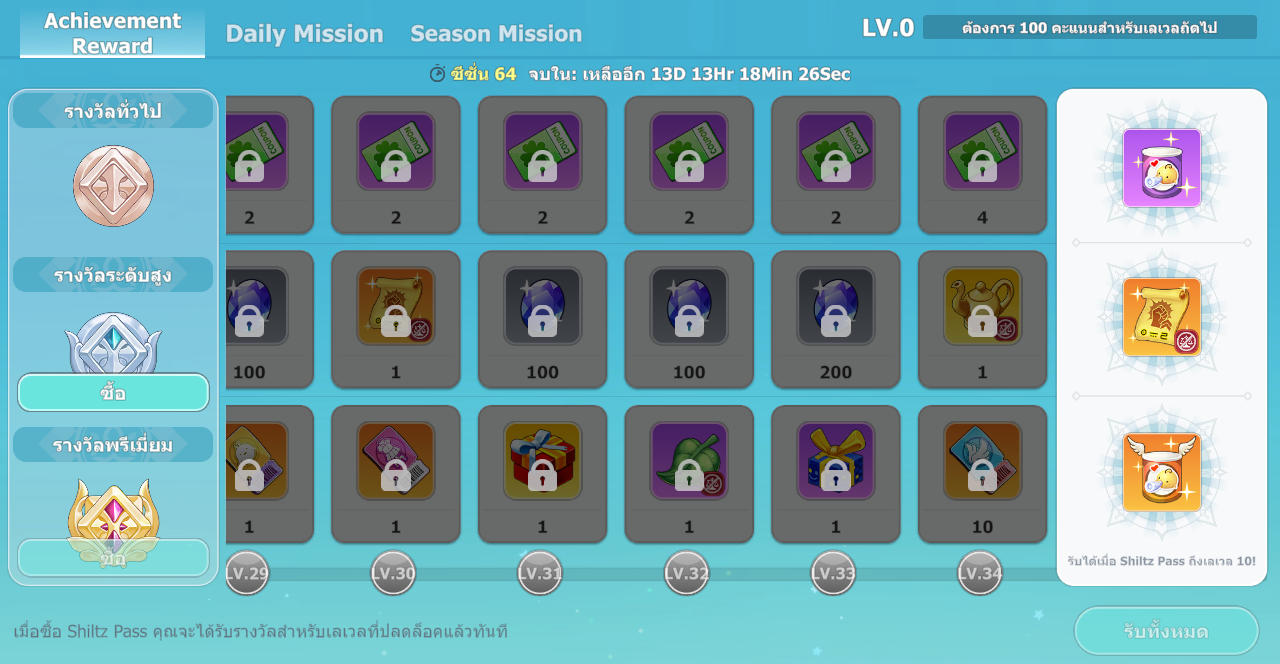Switch to the Daily Mission tab
Screen dimensions: 1280x664
[304, 33]
